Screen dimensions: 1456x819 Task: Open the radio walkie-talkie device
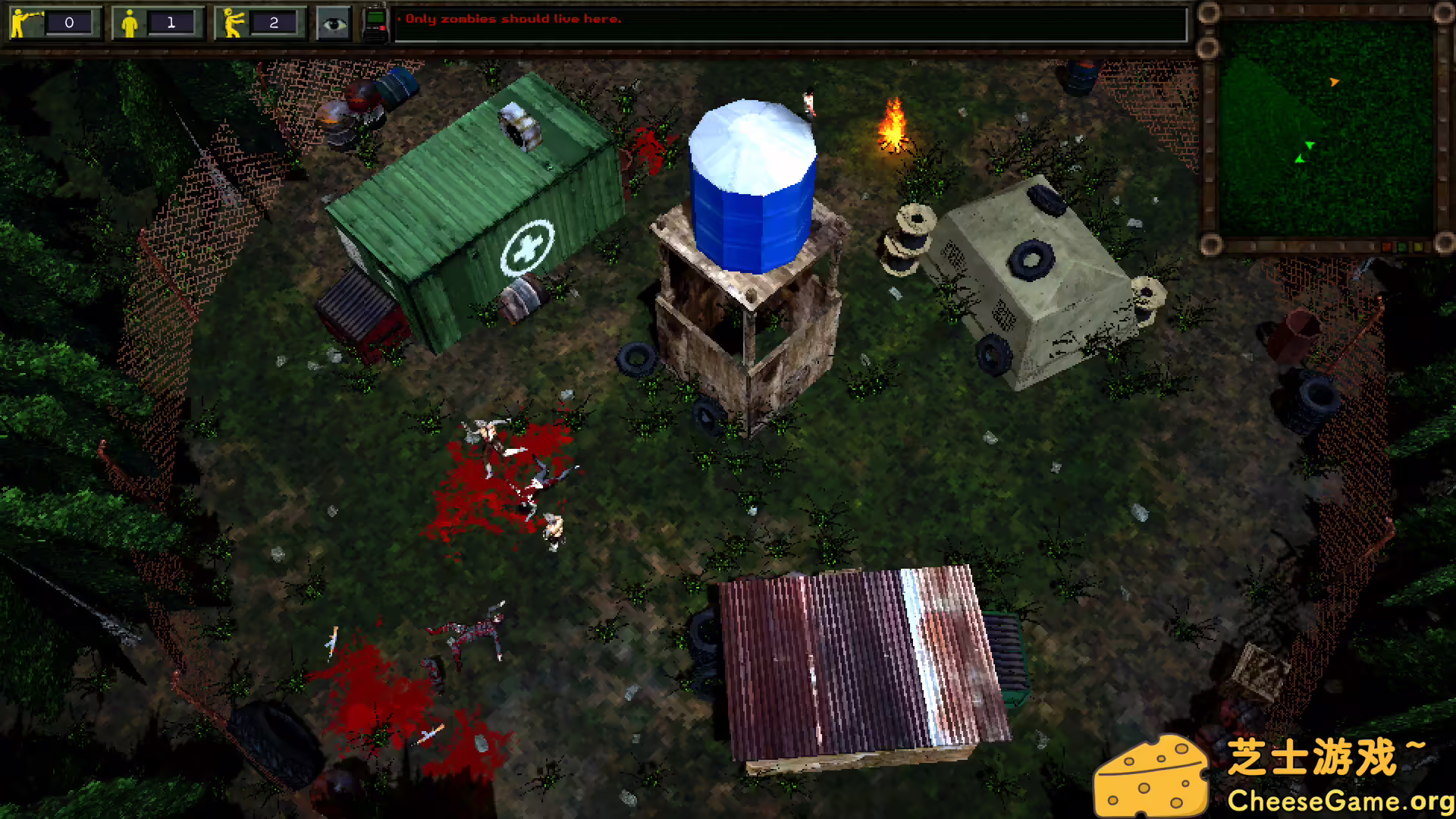click(375, 20)
